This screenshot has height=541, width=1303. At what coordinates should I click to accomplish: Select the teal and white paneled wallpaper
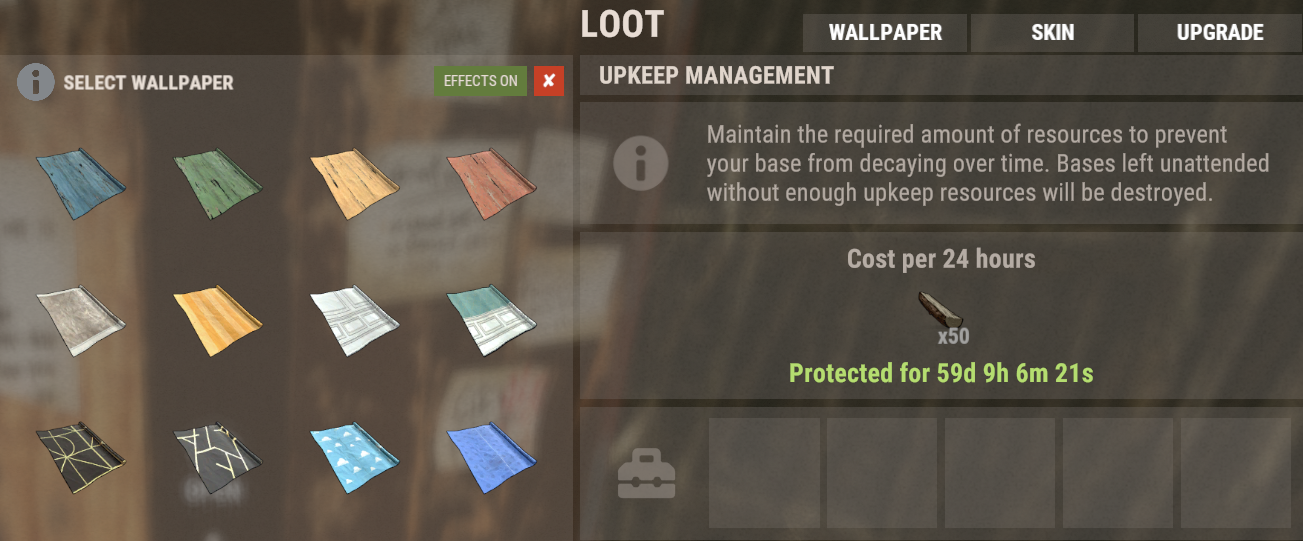(x=492, y=320)
